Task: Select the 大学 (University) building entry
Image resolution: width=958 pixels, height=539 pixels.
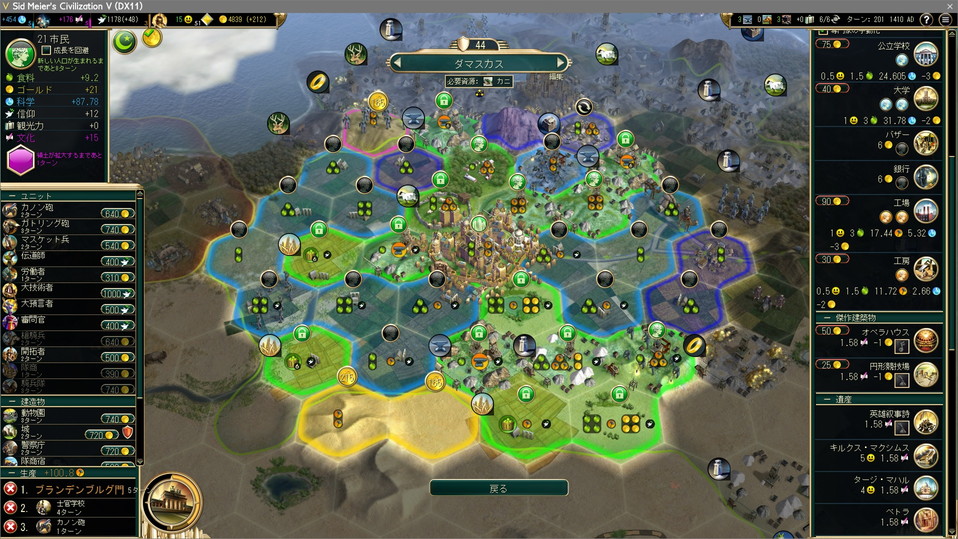Action: pos(925,97)
